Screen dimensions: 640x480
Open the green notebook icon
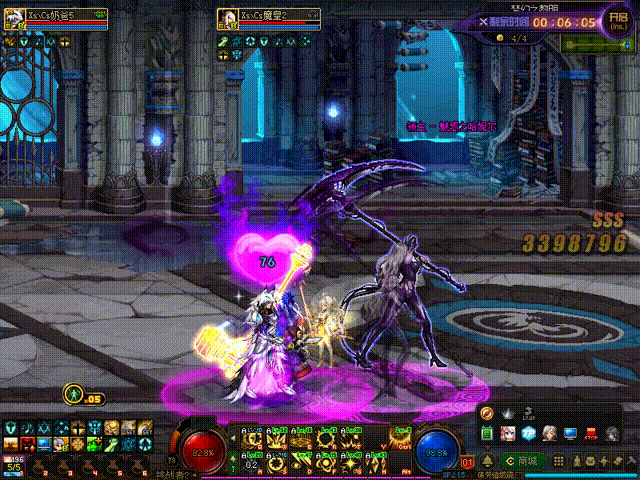click(x=487, y=434)
